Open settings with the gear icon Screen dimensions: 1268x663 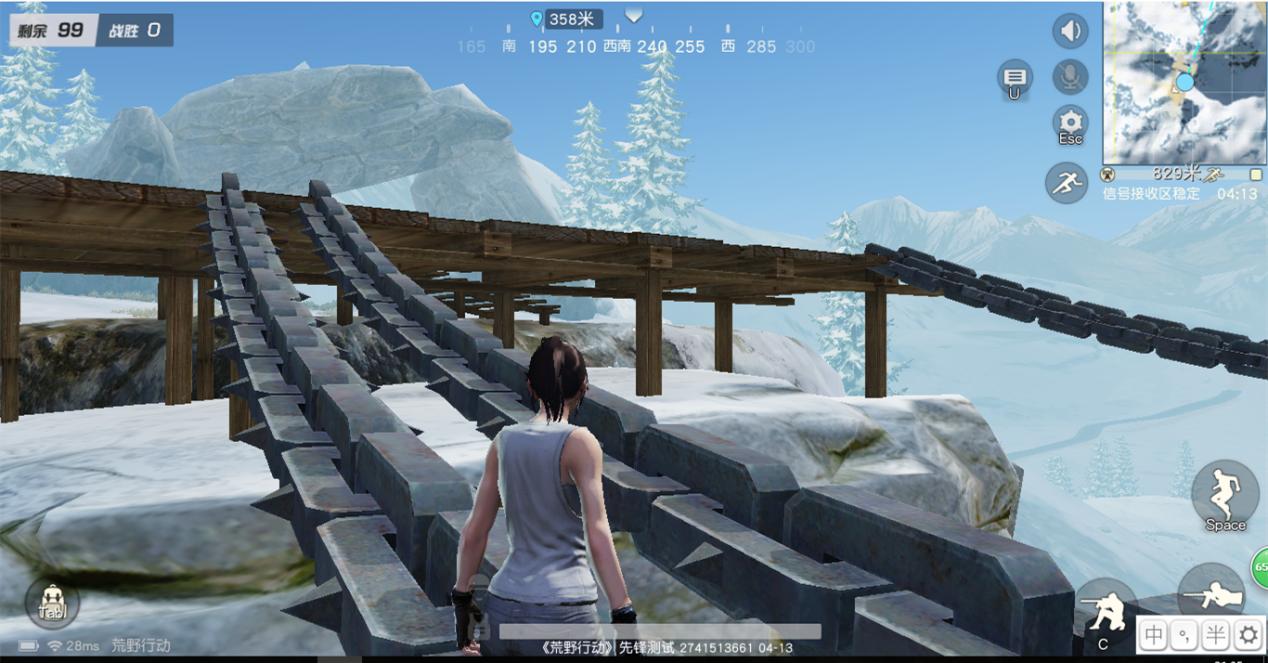pyautogui.click(x=1071, y=123)
